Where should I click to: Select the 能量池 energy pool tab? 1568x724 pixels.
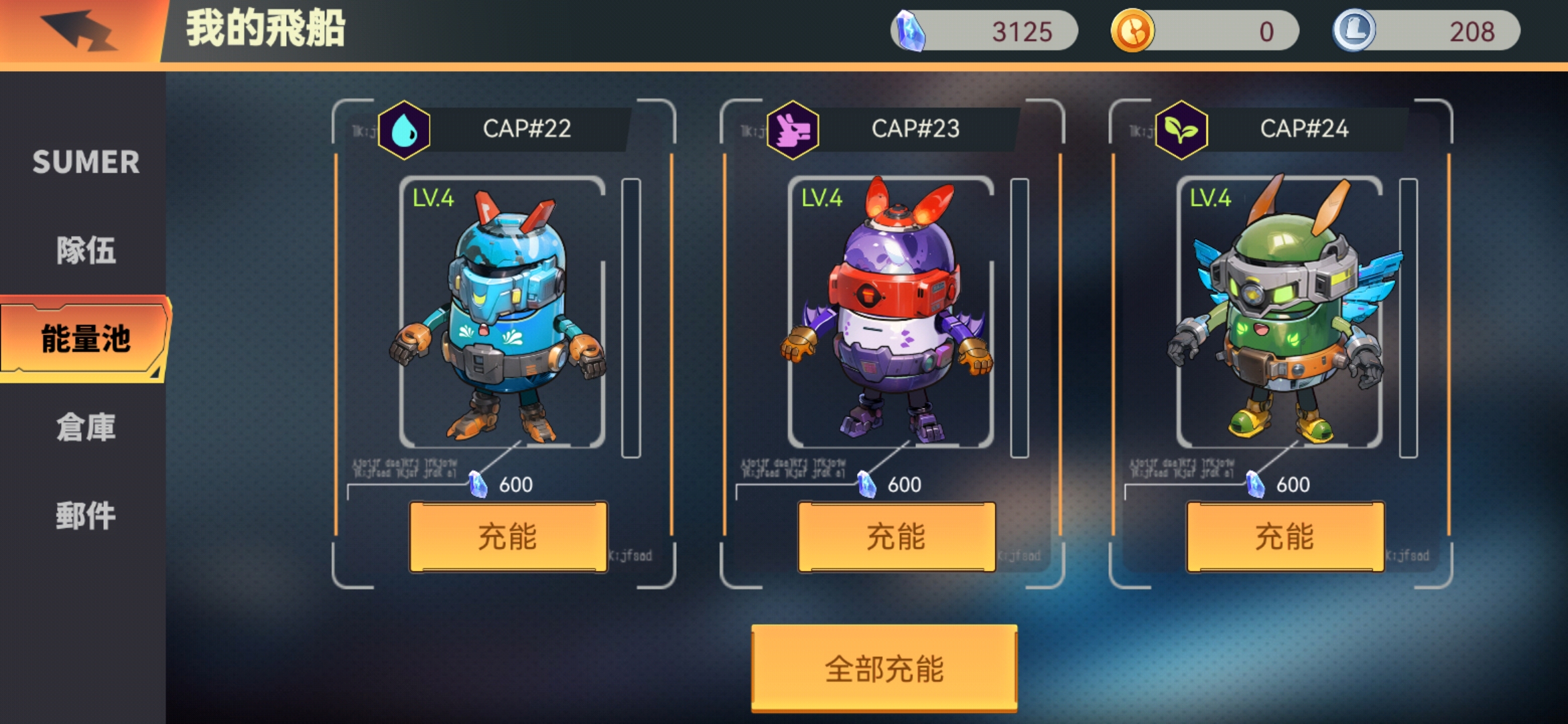coord(84,339)
